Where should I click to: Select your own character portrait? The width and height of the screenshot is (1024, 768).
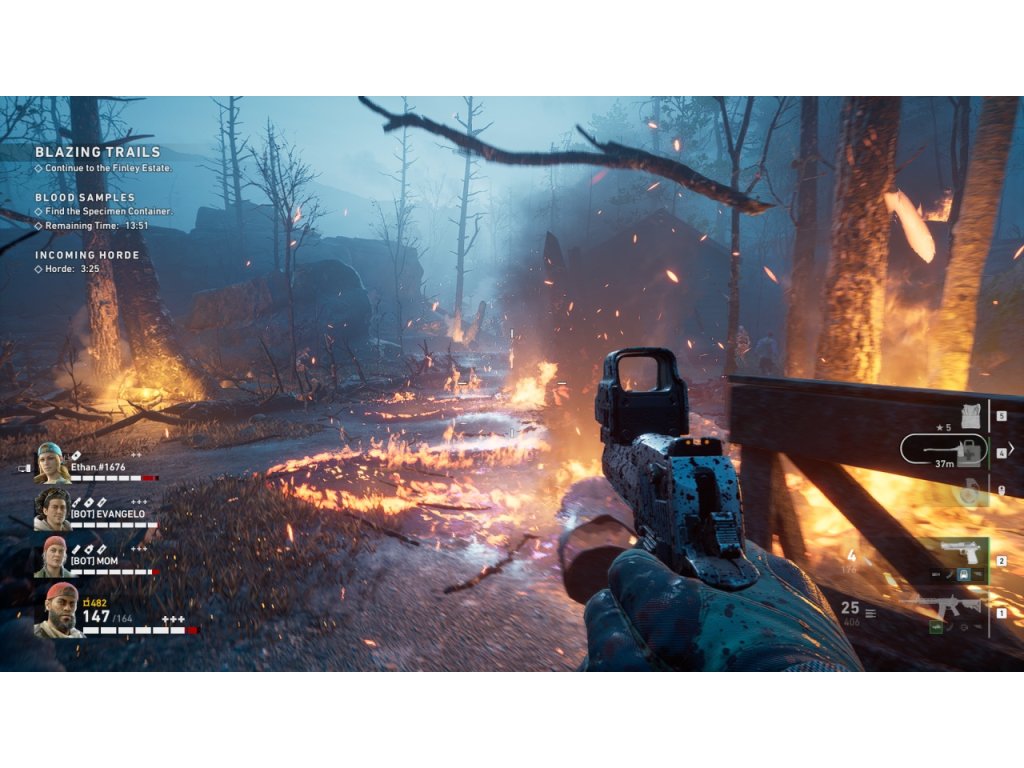pos(58,611)
